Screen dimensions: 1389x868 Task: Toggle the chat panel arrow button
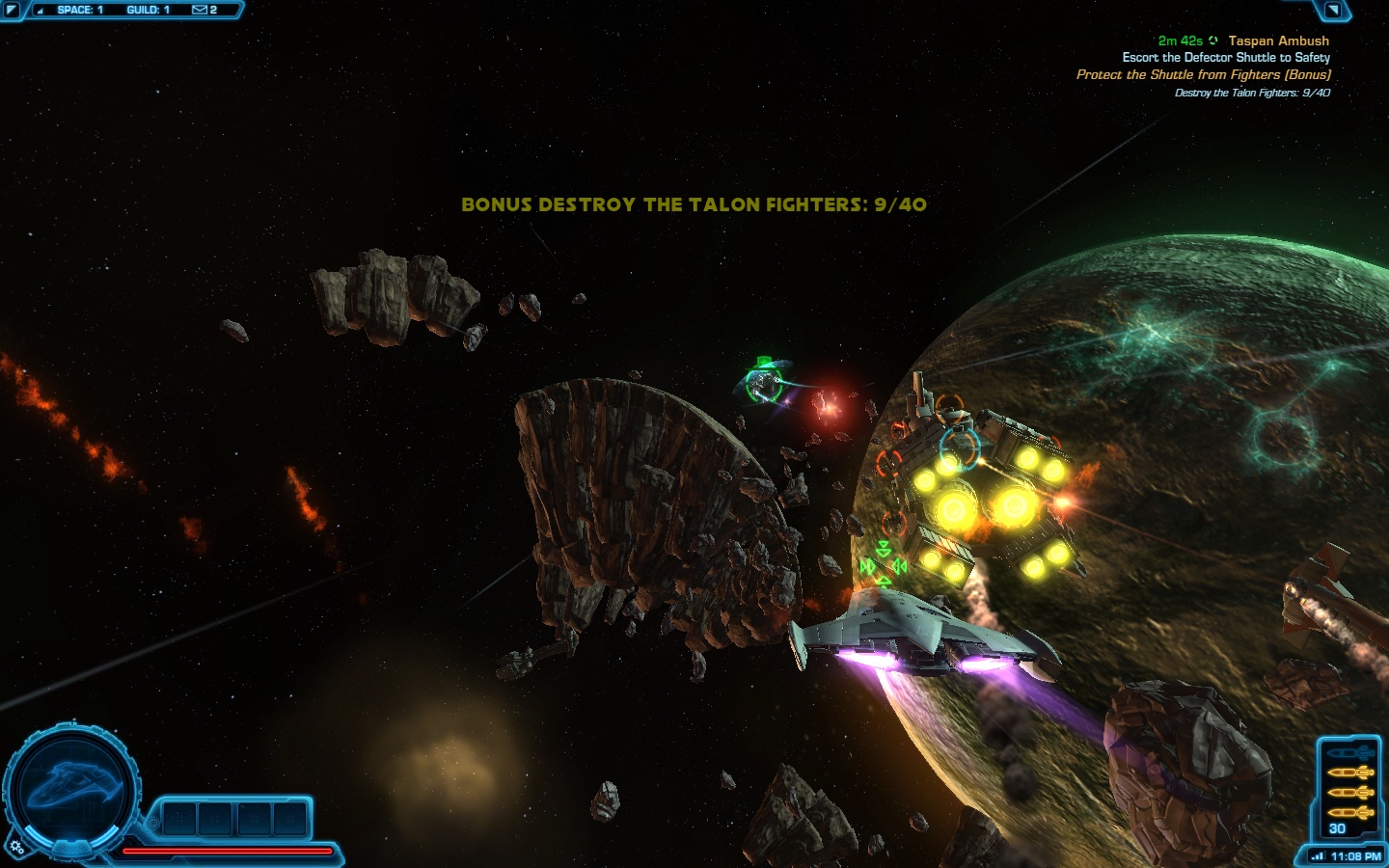[12, 11]
